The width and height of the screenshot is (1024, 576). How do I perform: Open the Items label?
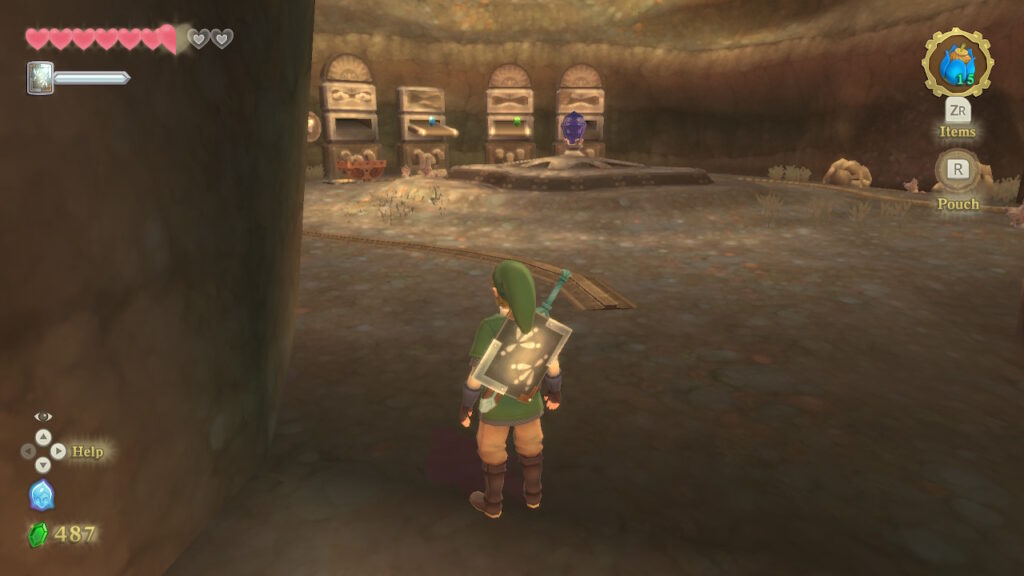click(957, 131)
